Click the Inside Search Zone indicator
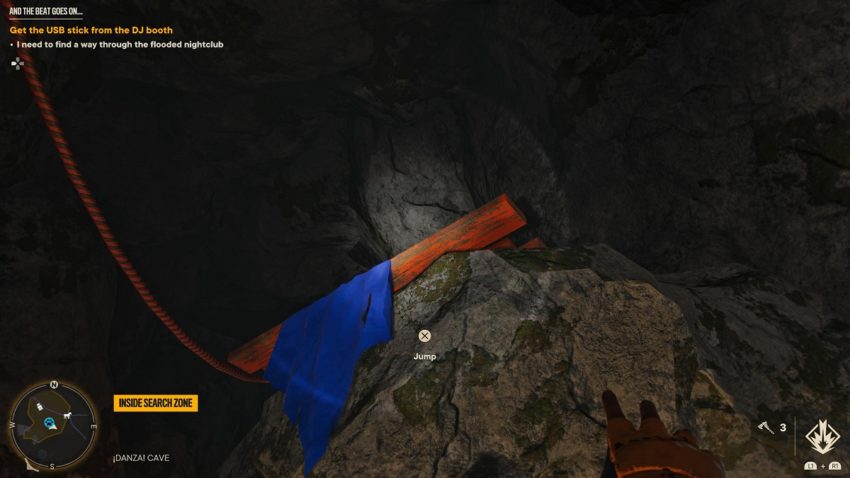Screen dimensions: 850x478 [155, 403]
